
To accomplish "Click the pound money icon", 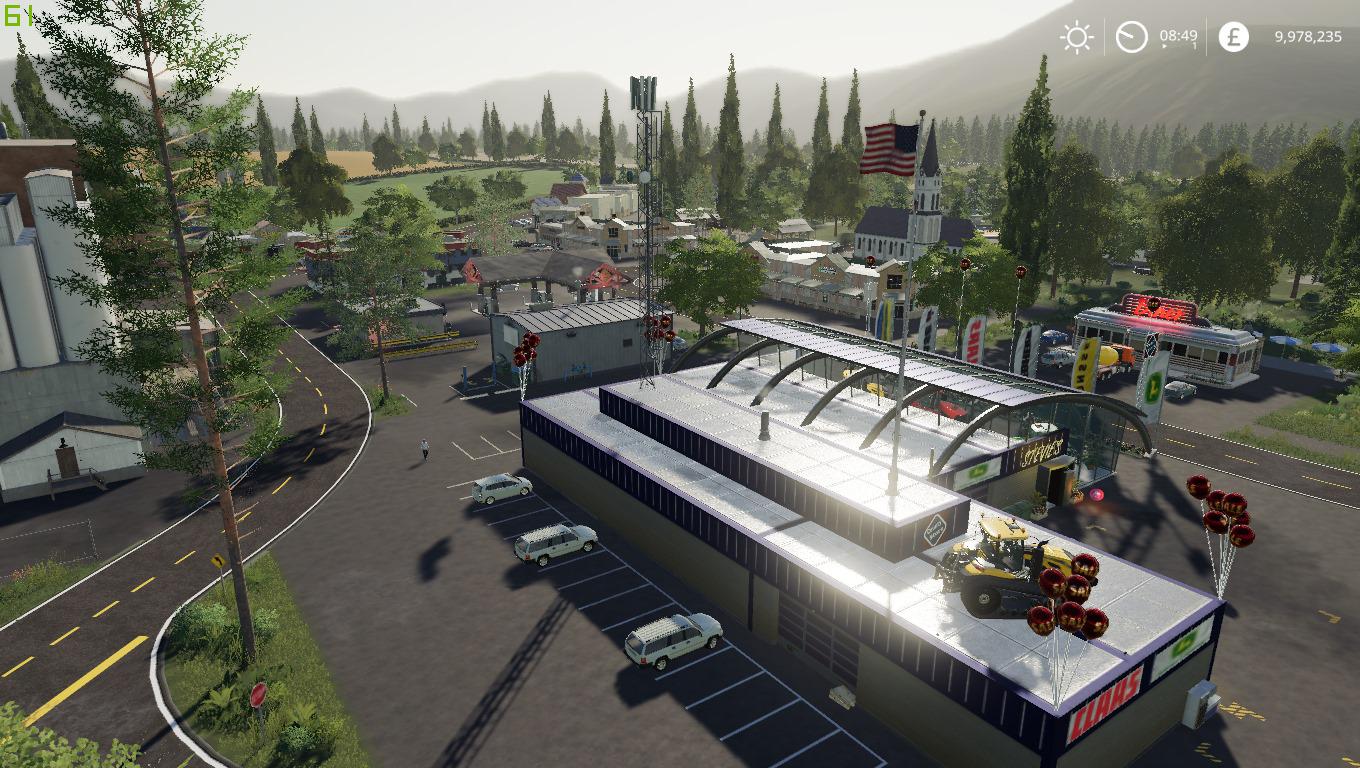I will (1233, 38).
